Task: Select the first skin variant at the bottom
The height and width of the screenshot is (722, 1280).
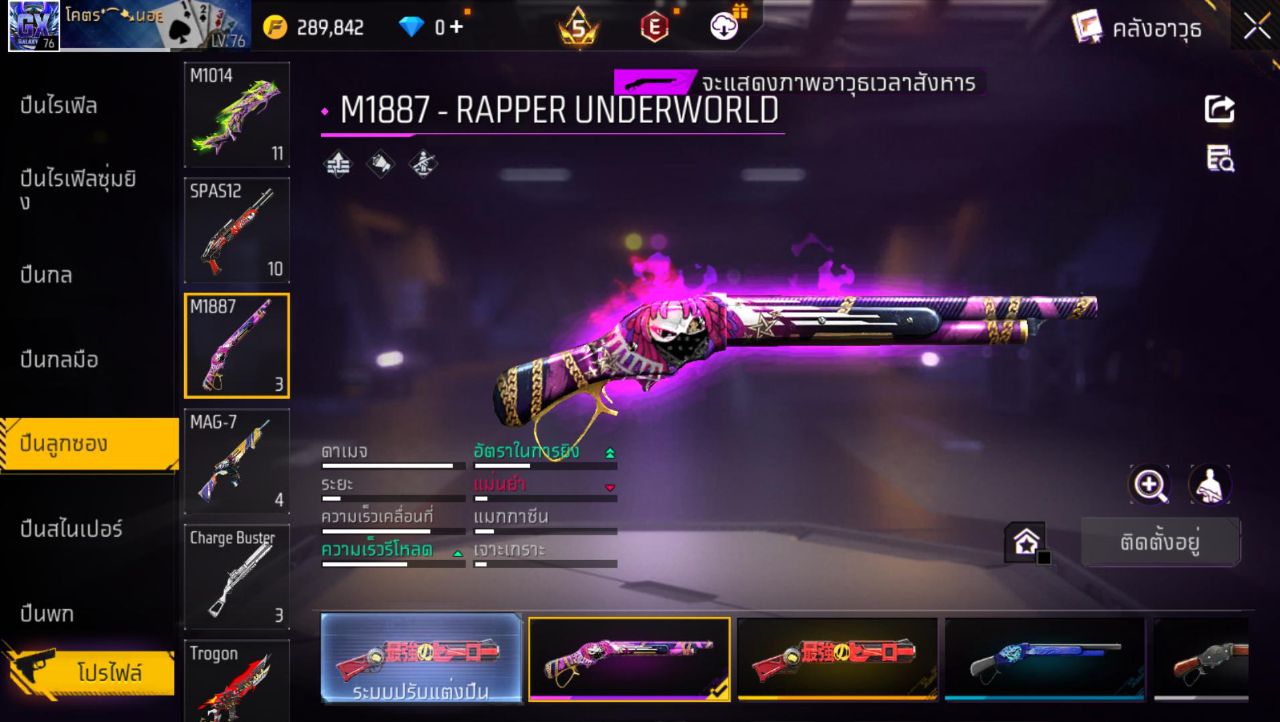Action: (x=421, y=658)
